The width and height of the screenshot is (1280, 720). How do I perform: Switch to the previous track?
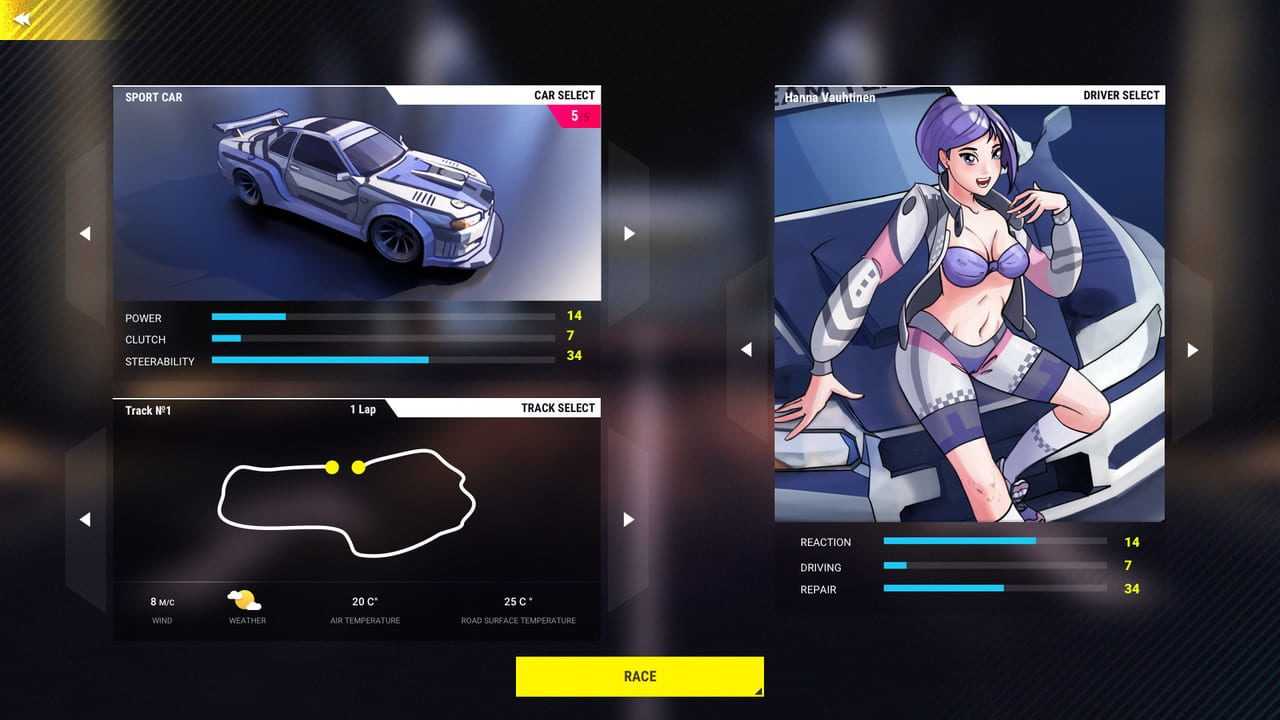tap(85, 519)
